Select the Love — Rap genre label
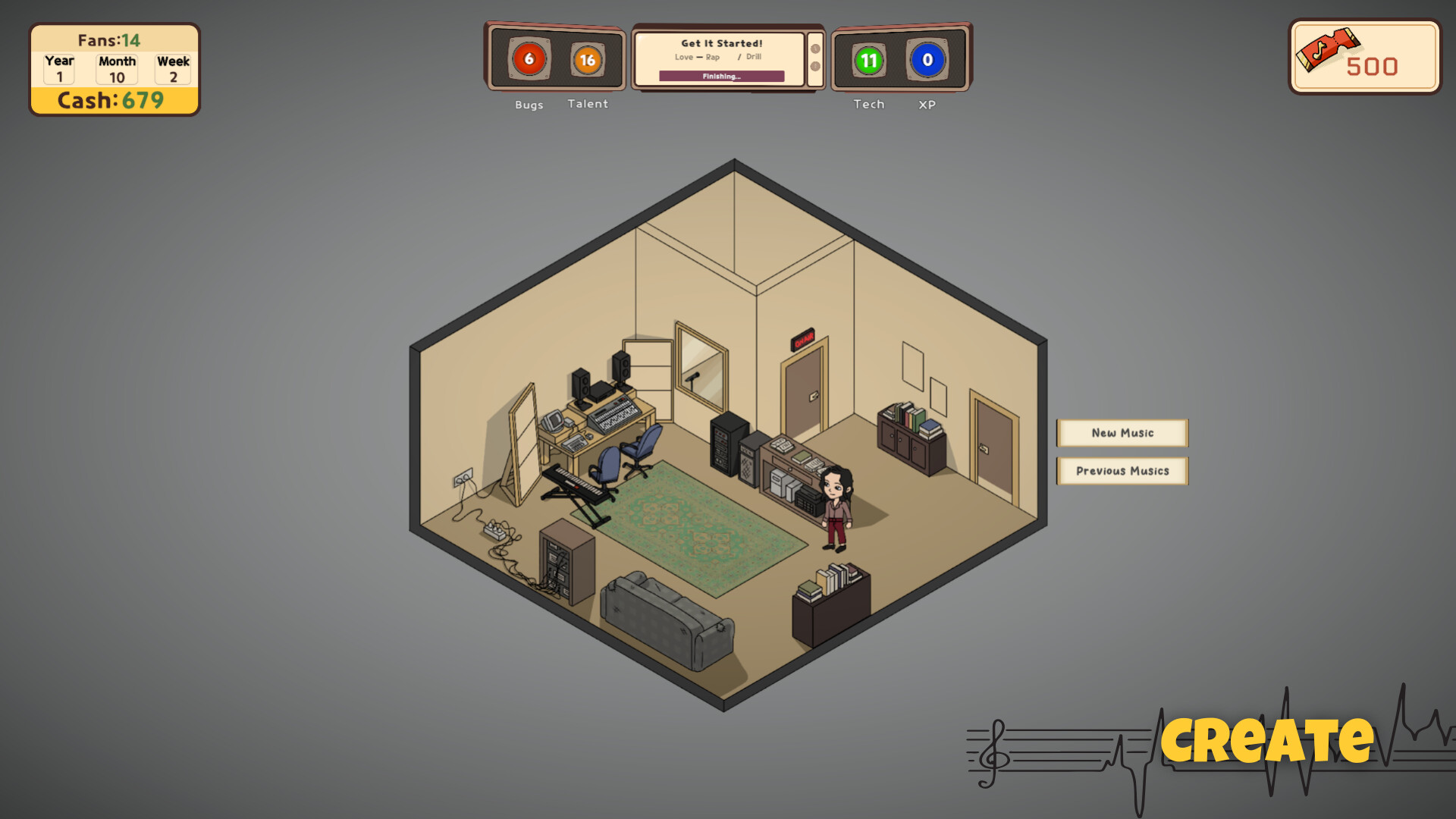Screen dimensions: 1456x819 (698, 57)
